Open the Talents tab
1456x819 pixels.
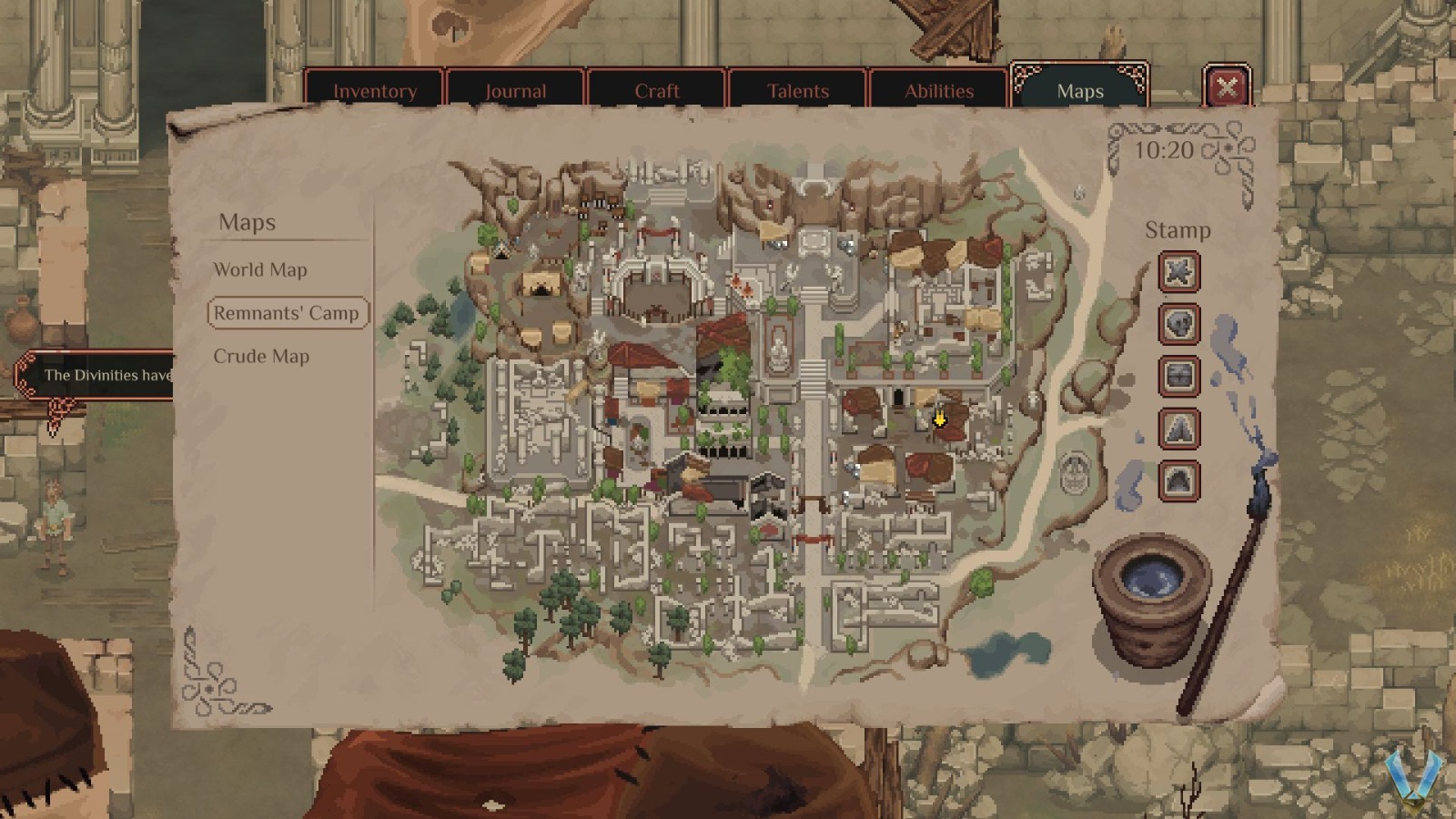pyautogui.click(x=797, y=90)
